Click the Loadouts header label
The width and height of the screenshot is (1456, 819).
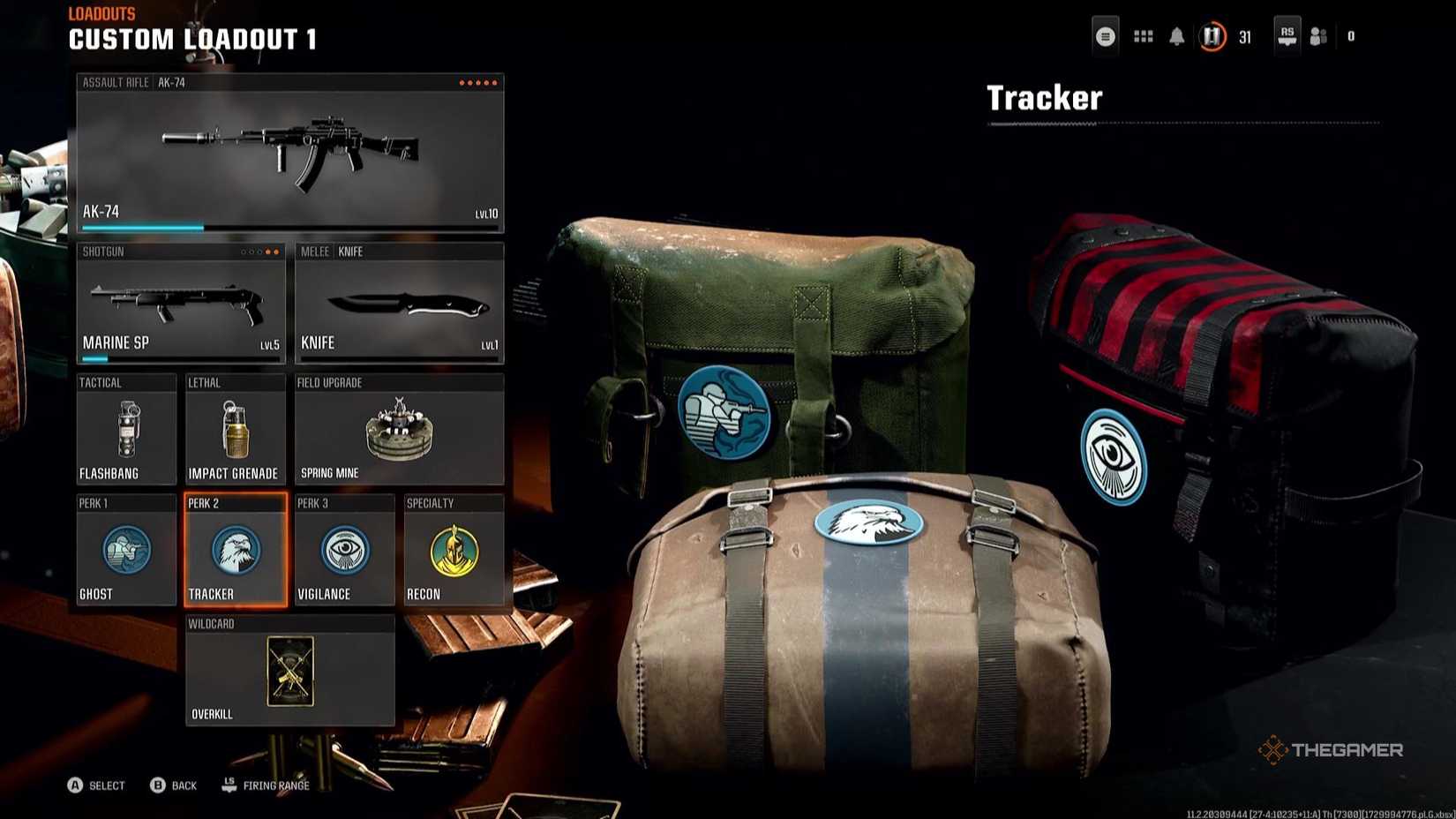click(101, 13)
